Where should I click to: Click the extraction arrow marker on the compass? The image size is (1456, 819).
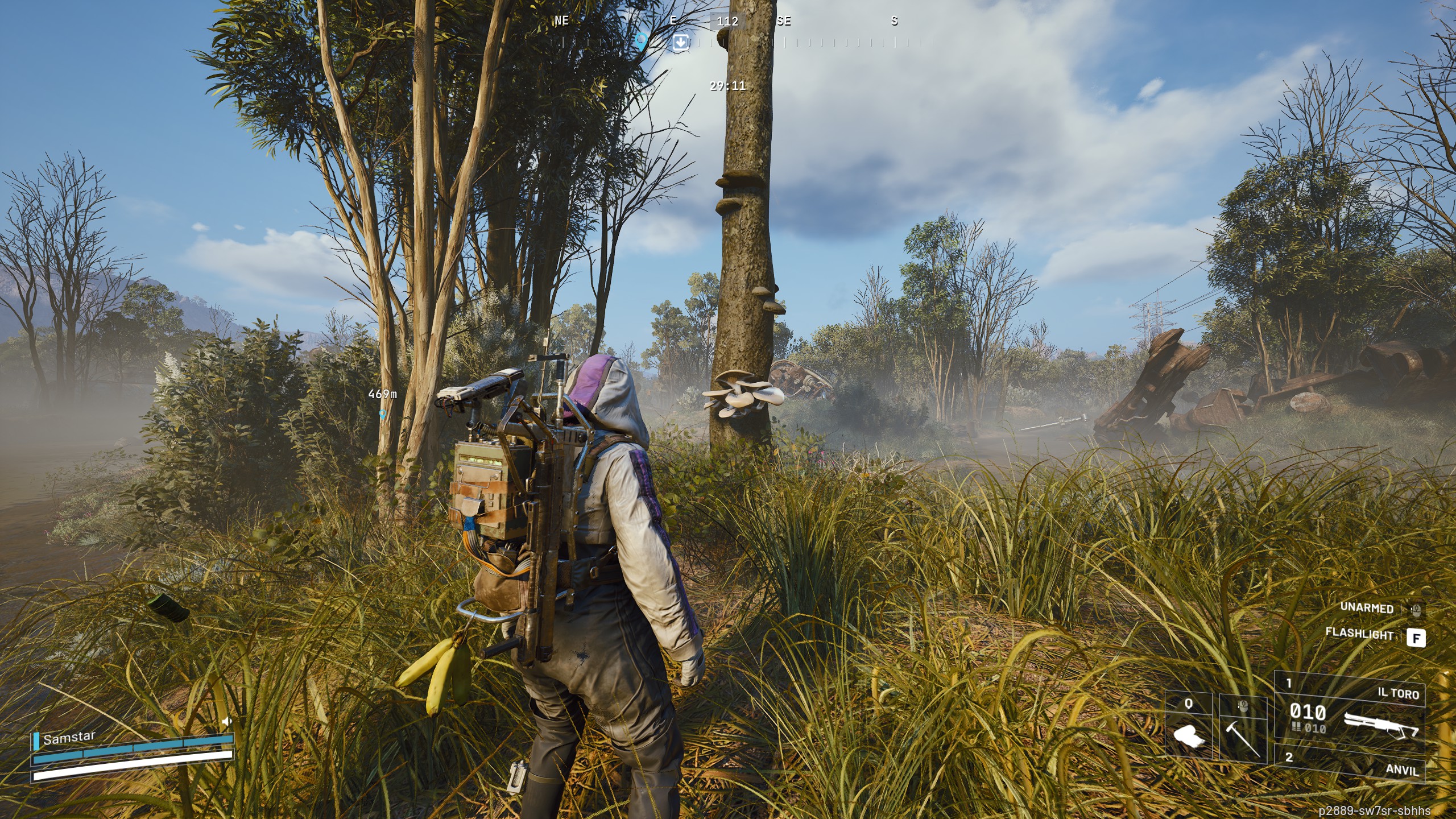point(680,42)
